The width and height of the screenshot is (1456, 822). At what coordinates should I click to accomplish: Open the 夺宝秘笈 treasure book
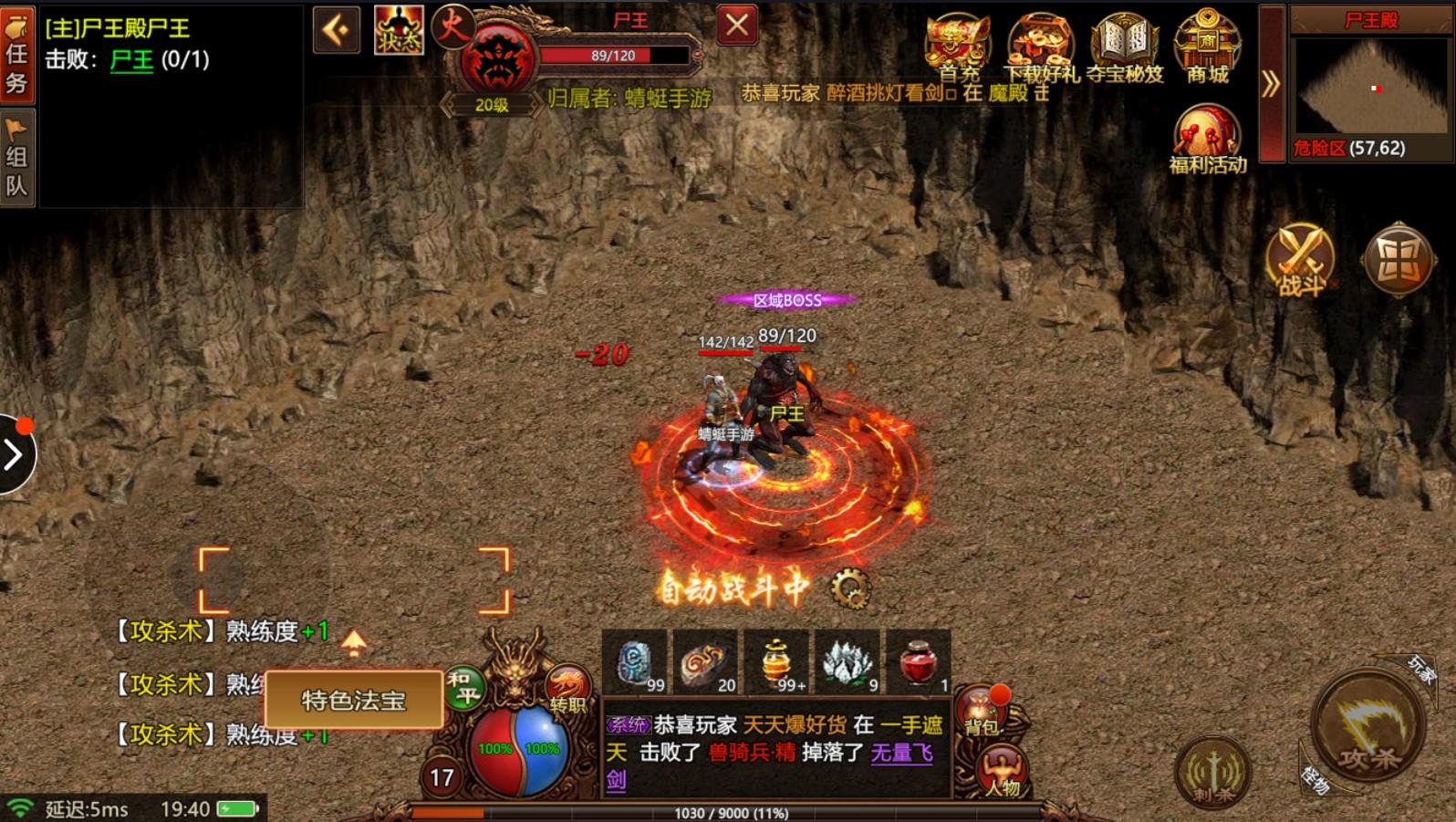[1124, 47]
